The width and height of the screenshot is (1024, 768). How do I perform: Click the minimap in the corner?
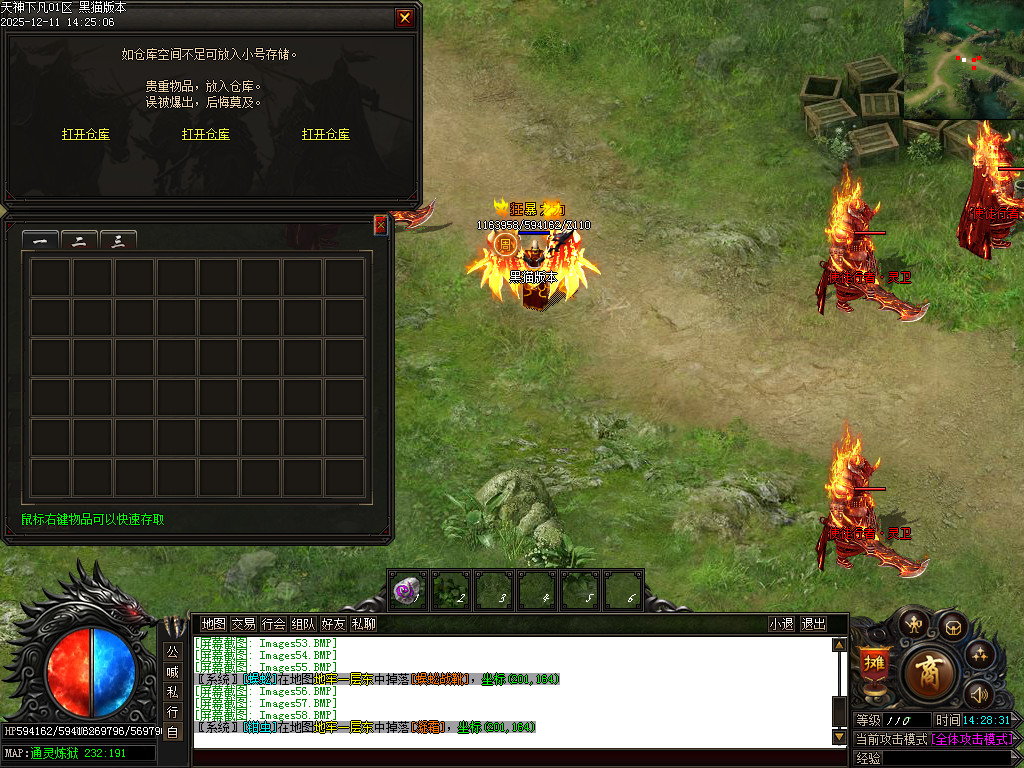point(964,59)
